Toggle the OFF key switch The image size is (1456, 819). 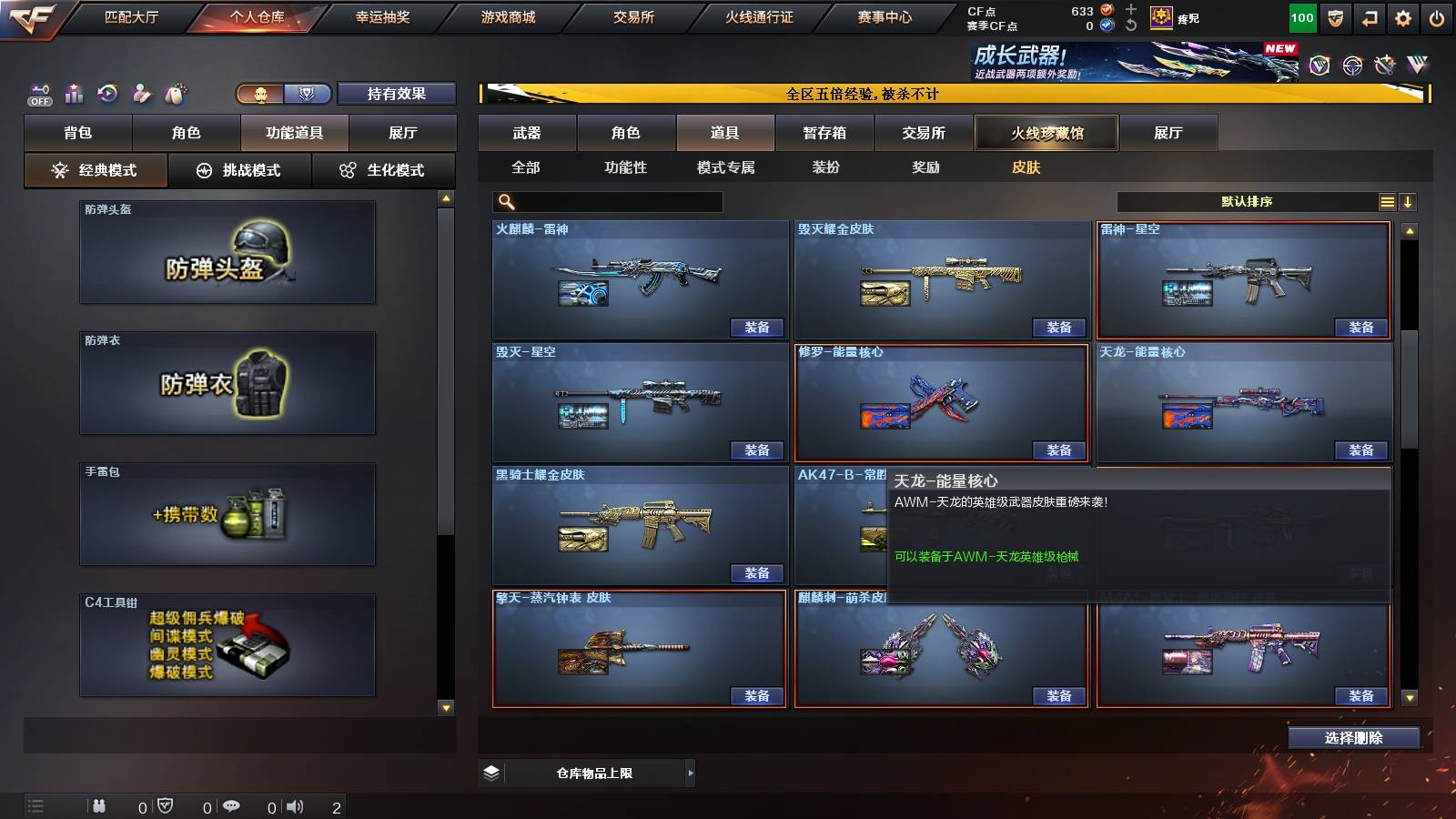tap(38, 95)
